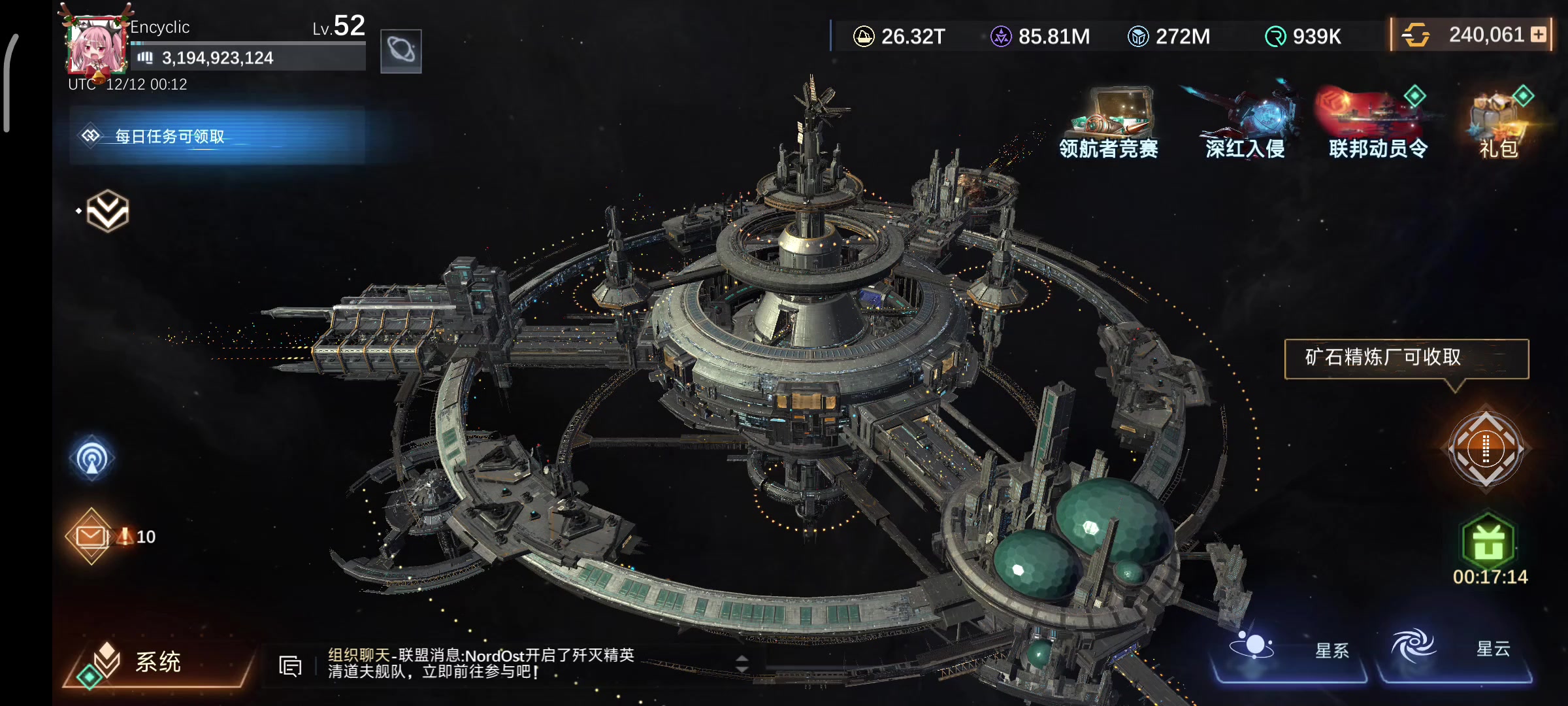Viewport: 1568px width, 706px height.
Task: Expand the double-chevron dropdown panel
Action: [x=108, y=210]
